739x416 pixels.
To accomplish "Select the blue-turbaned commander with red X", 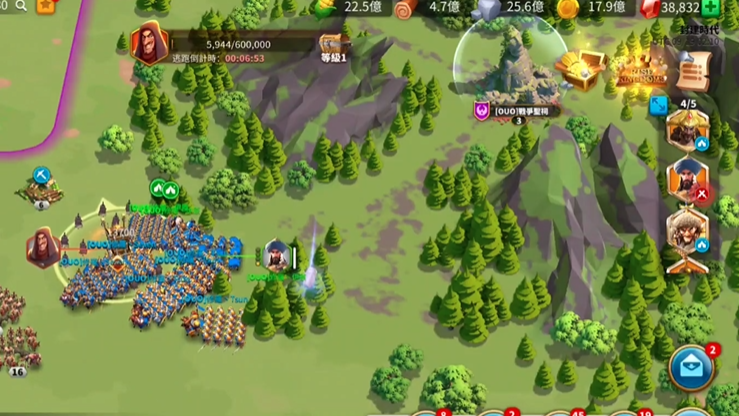I will [687, 180].
